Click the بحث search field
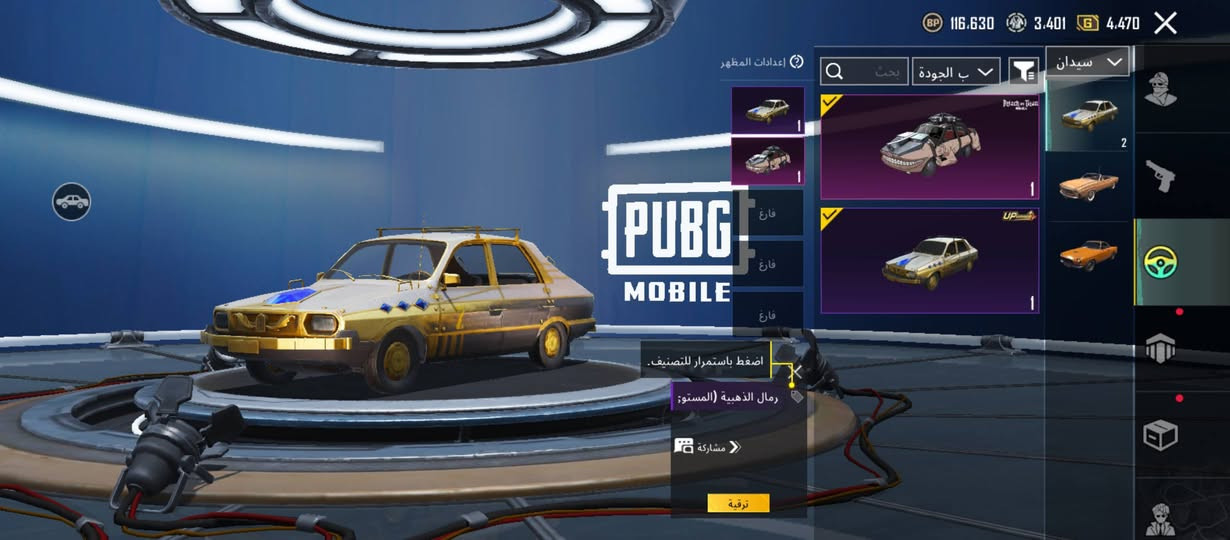This screenshot has width=1230, height=540. (865, 71)
